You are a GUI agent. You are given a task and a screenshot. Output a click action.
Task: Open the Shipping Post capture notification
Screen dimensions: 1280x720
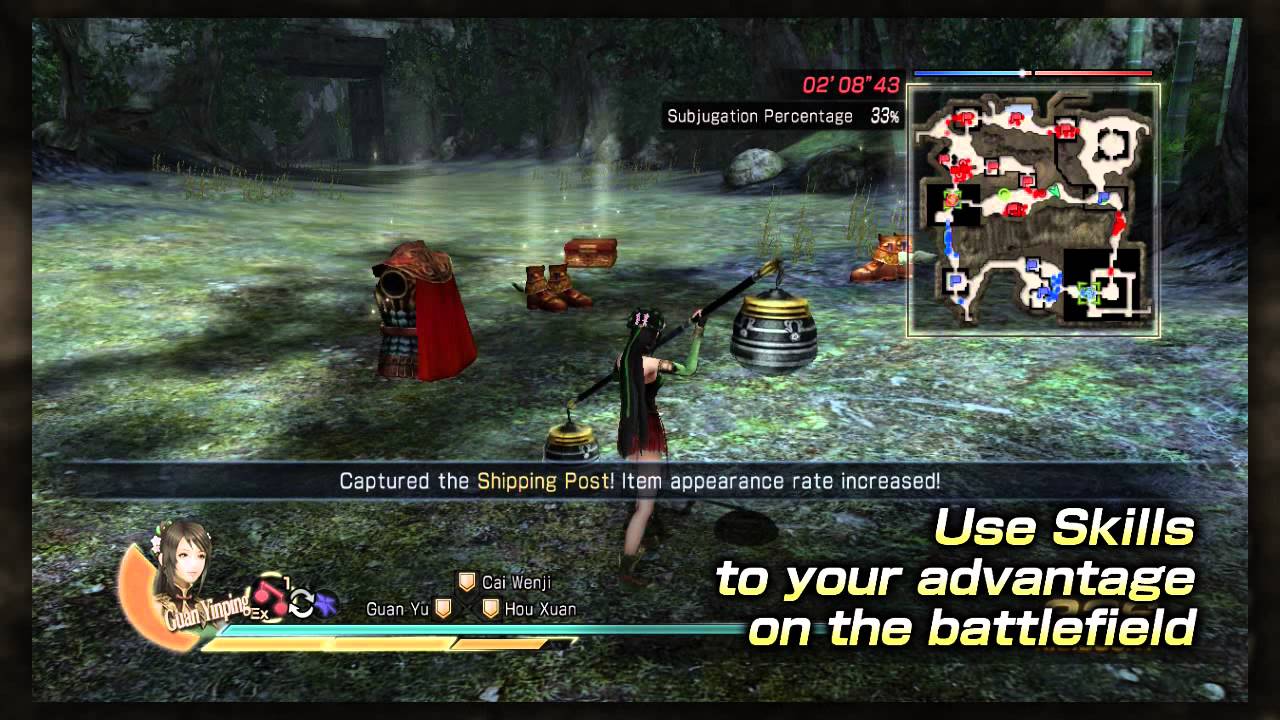coord(640,480)
